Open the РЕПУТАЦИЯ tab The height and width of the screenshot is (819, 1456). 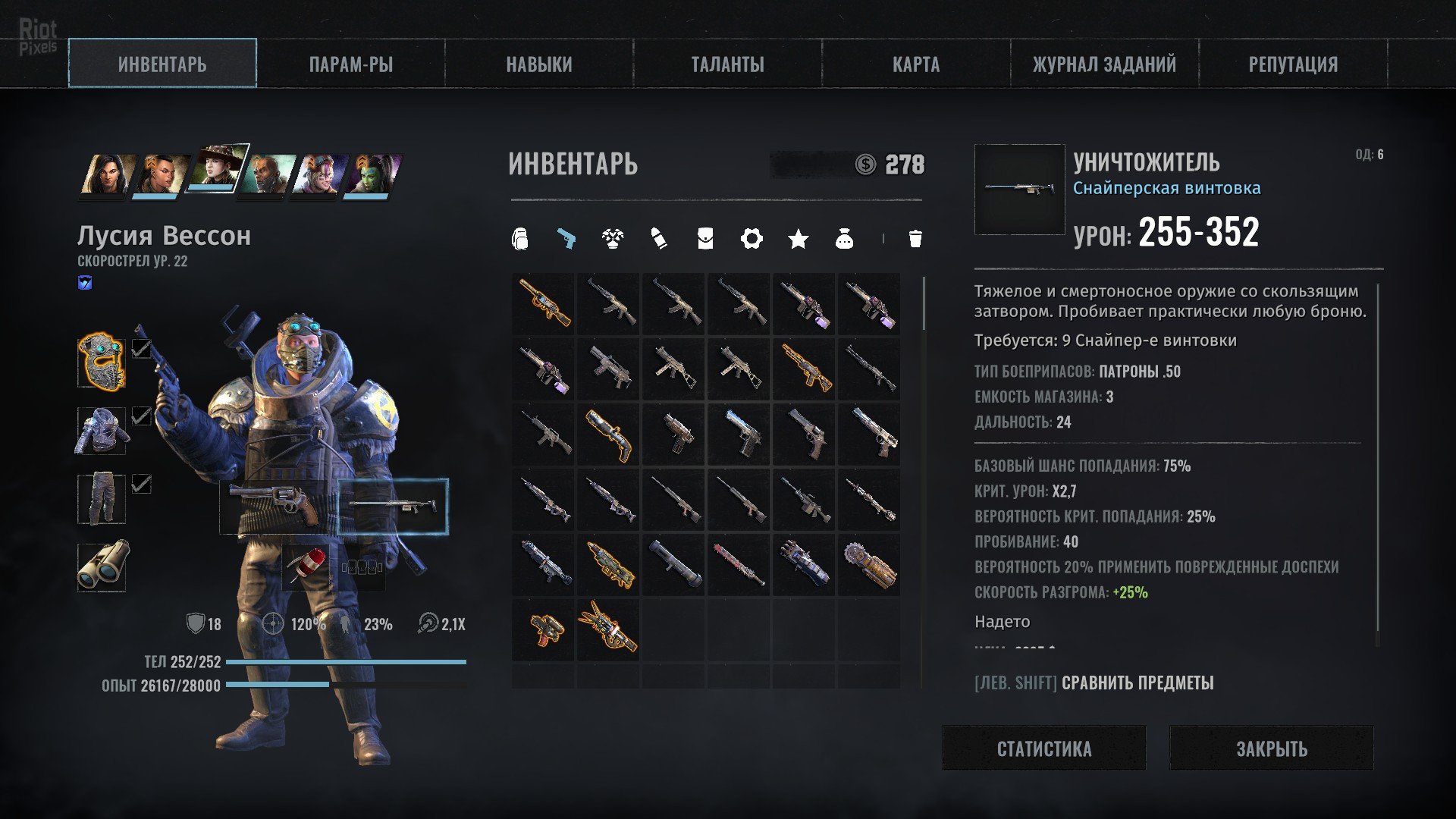click(x=1292, y=64)
